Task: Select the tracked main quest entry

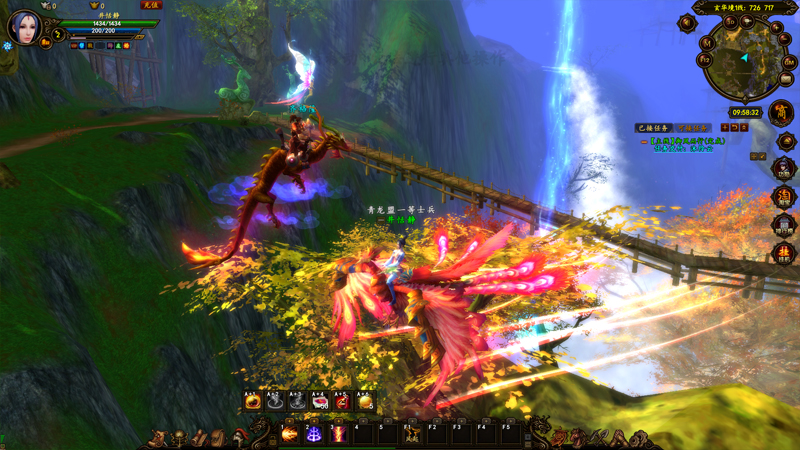Action: (690, 141)
